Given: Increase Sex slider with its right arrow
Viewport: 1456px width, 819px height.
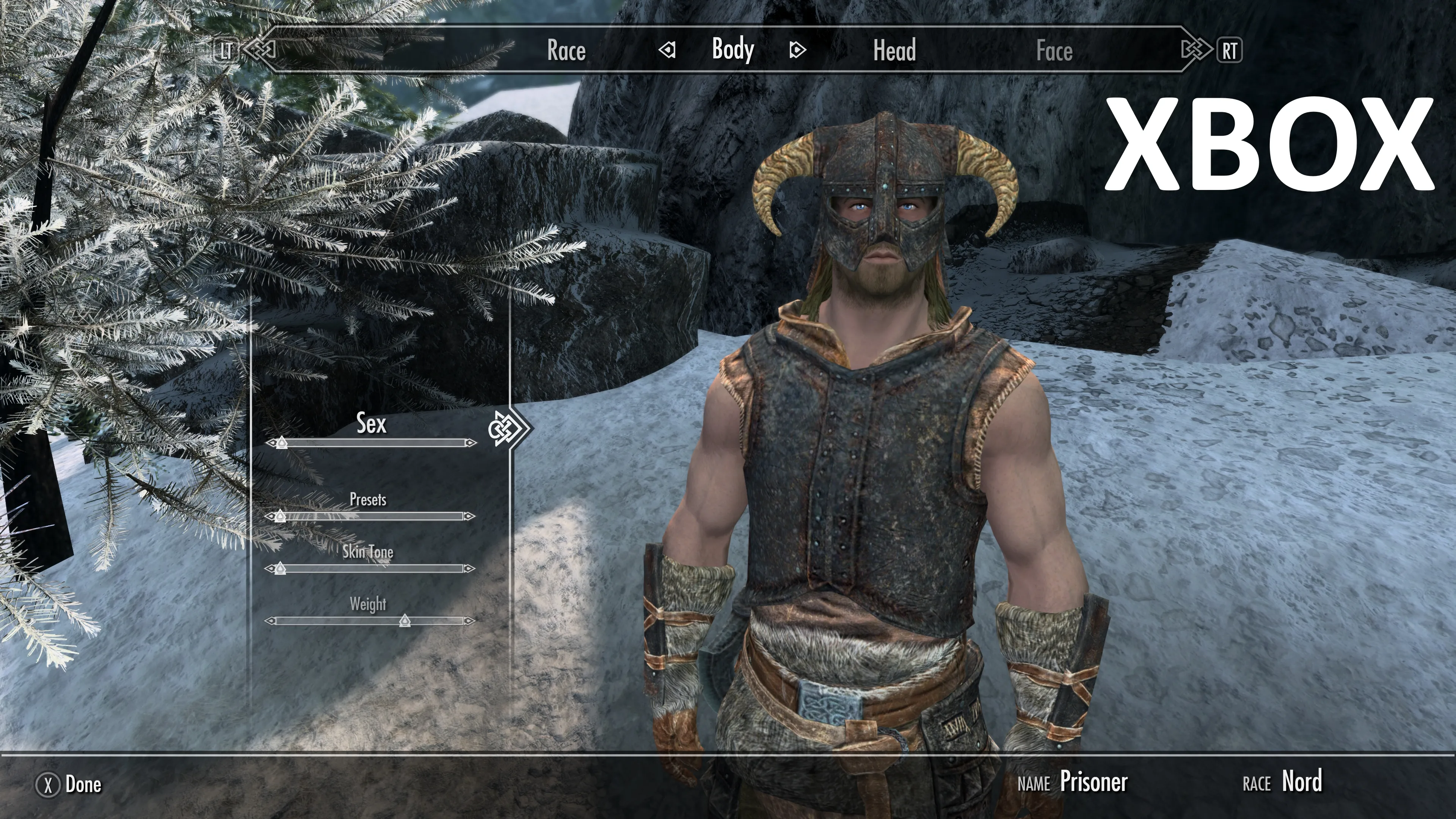Looking at the screenshot, I should coord(471,442).
